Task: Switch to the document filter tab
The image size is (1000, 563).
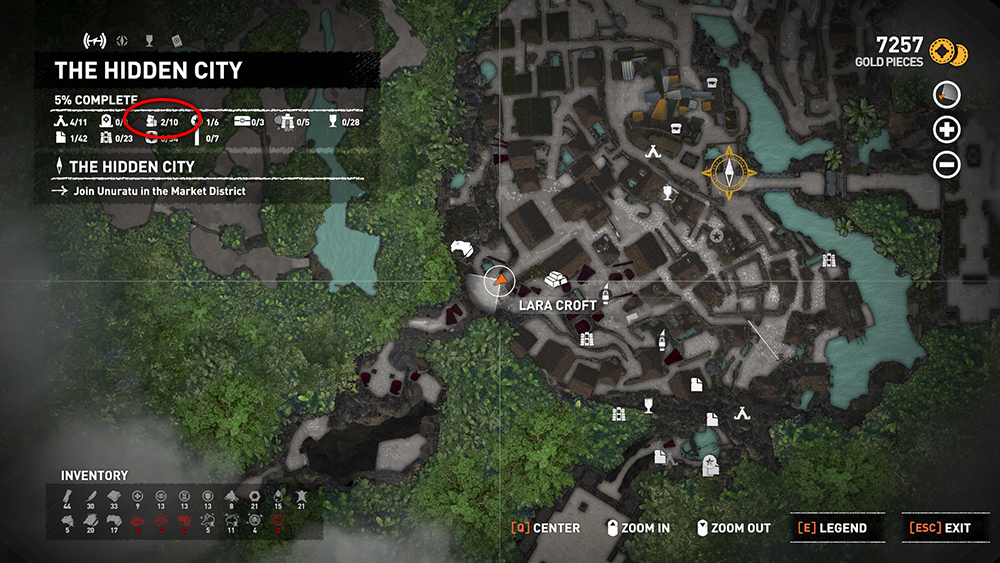Action: (176, 41)
